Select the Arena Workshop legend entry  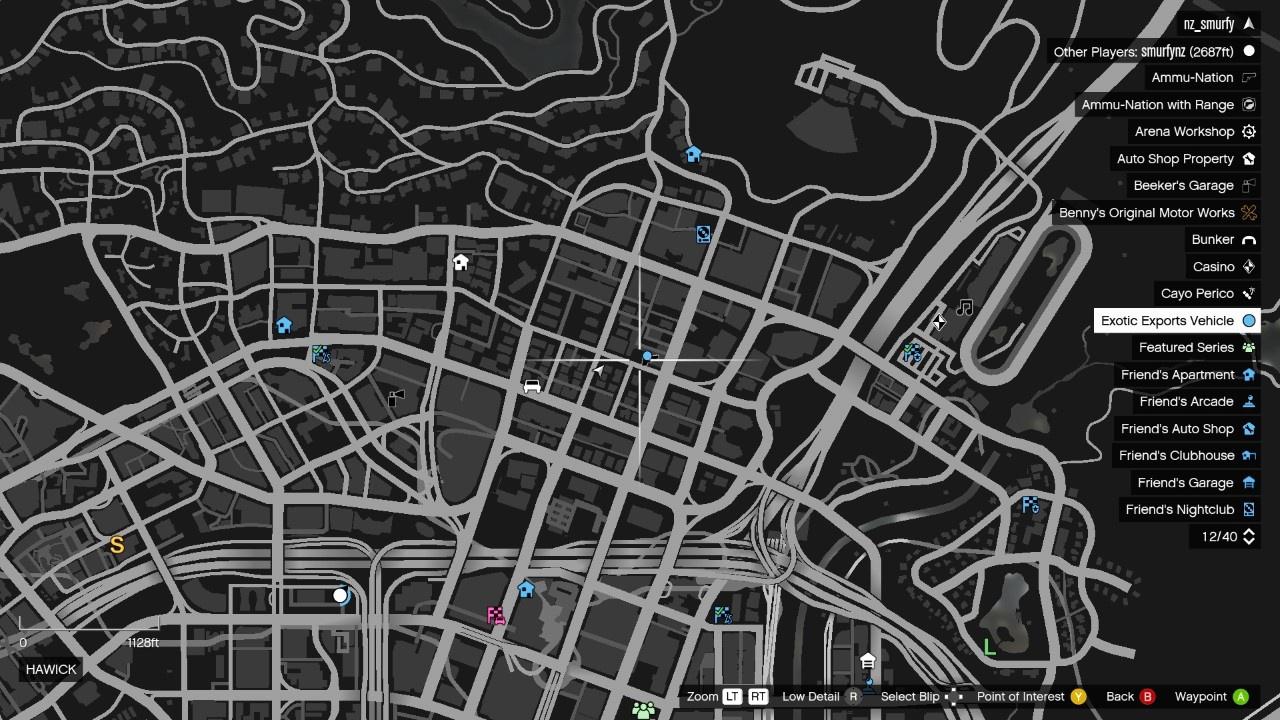[1184, 132]
